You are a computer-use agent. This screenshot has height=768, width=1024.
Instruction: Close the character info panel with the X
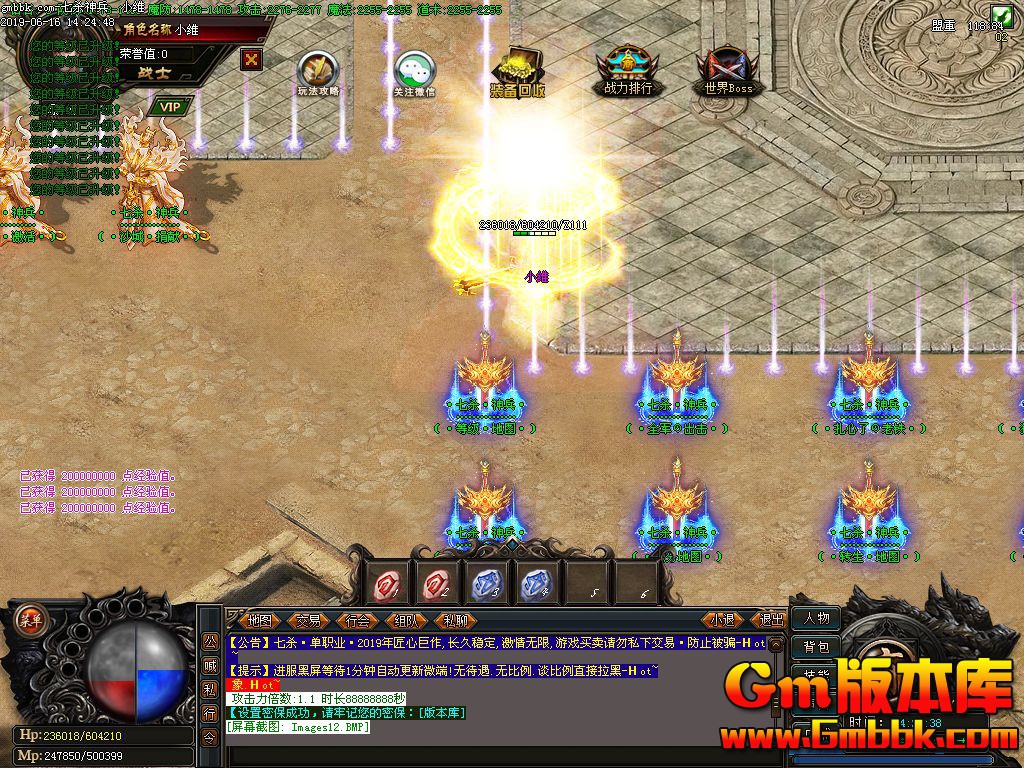[x=251, y=59]
